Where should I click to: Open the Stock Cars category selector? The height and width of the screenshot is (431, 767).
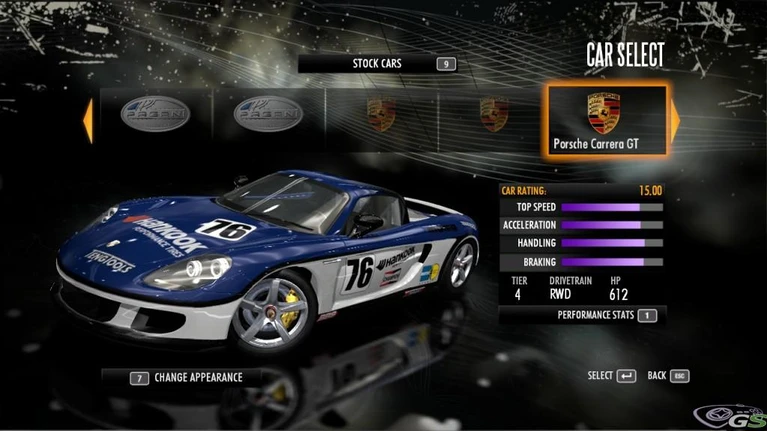pos(378,64)
